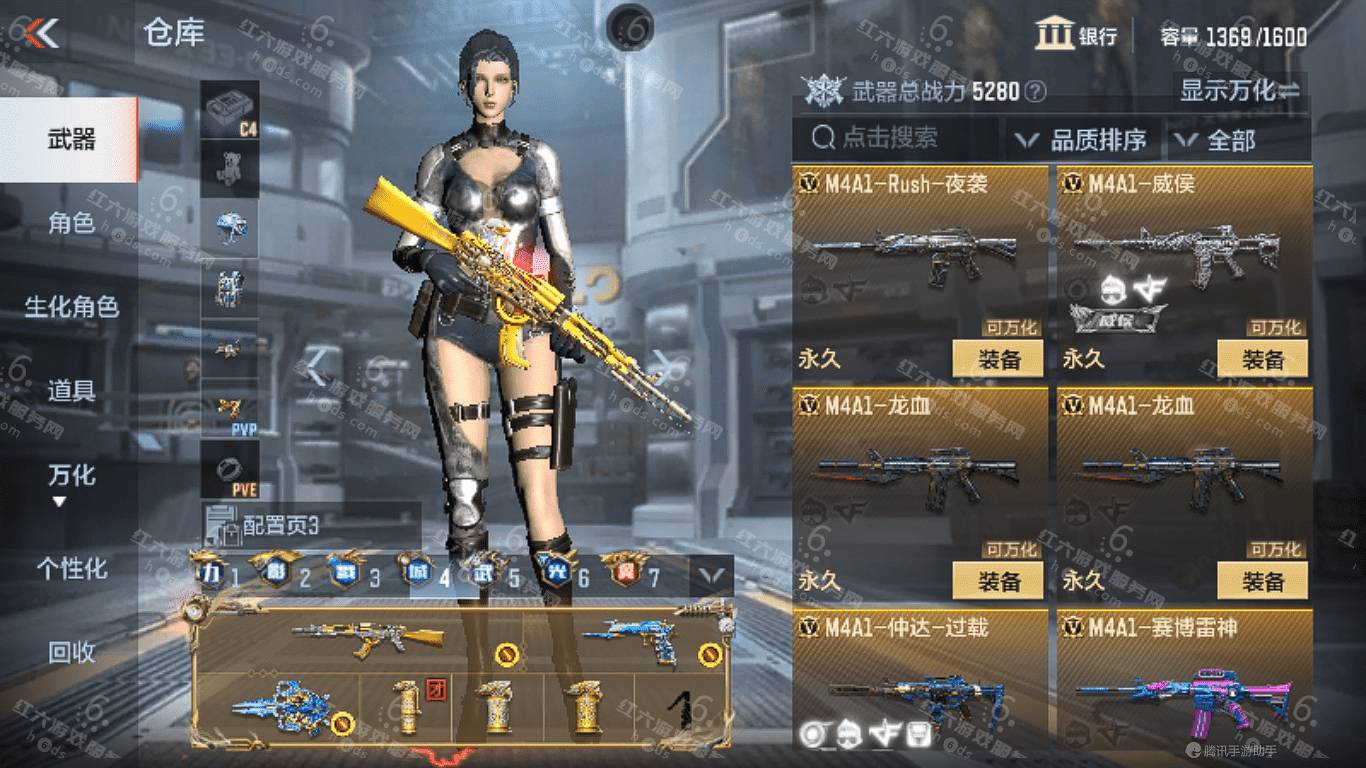Viewport: 1366px width, 768px height.
Task: Open the 品质排序 sort dropdown
Action: point(1082,140)
